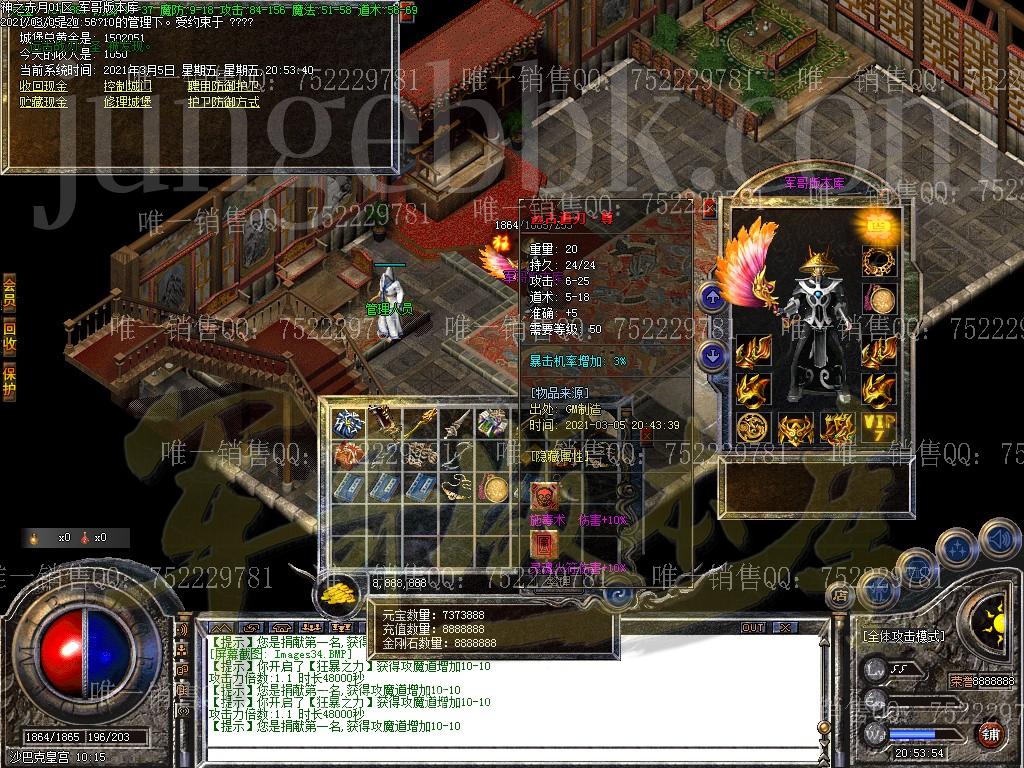Open the red 铺 stall button
1024x768 pixels.
tap(990, 735)
